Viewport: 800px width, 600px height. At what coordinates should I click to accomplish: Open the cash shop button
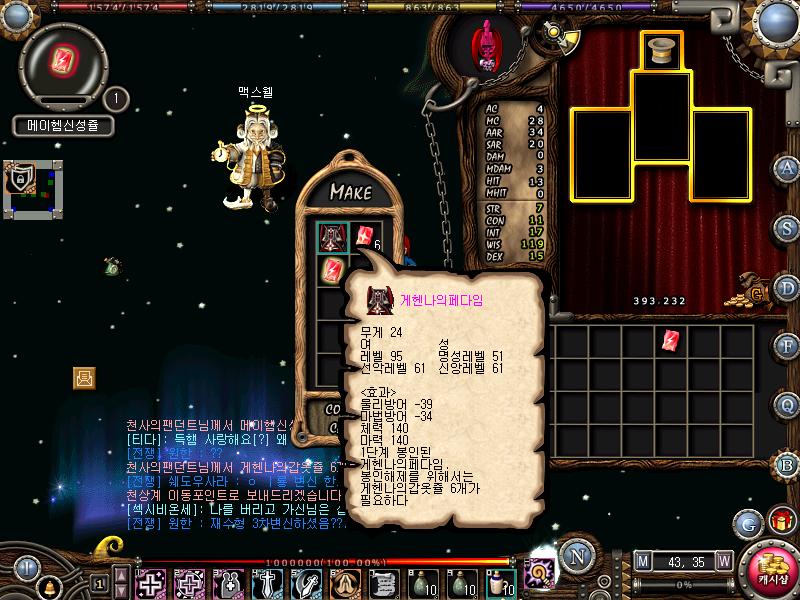point(771,572)
